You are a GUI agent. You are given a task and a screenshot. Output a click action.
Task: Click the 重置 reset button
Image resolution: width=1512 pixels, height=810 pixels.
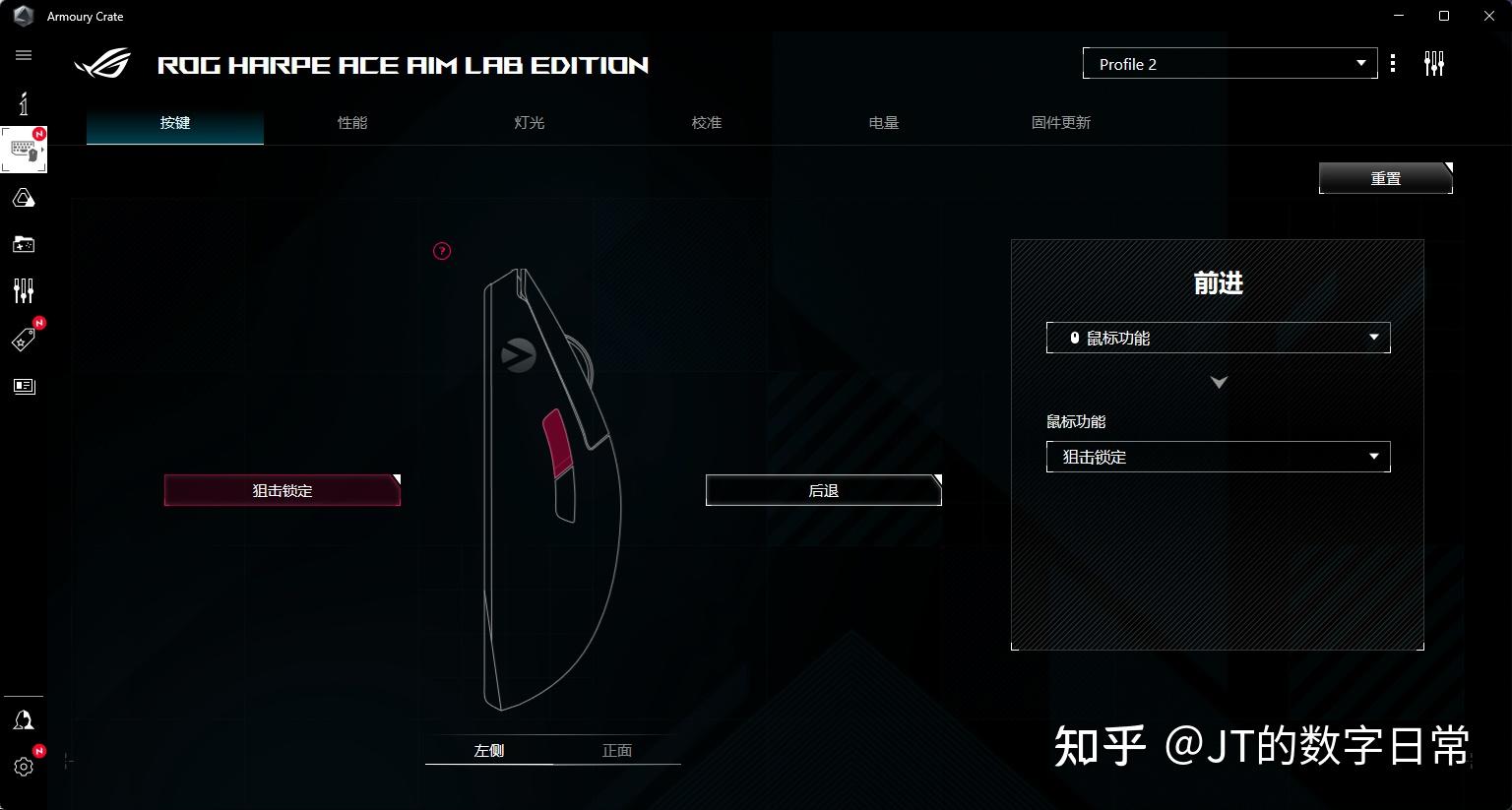[x=1384, y=178]
